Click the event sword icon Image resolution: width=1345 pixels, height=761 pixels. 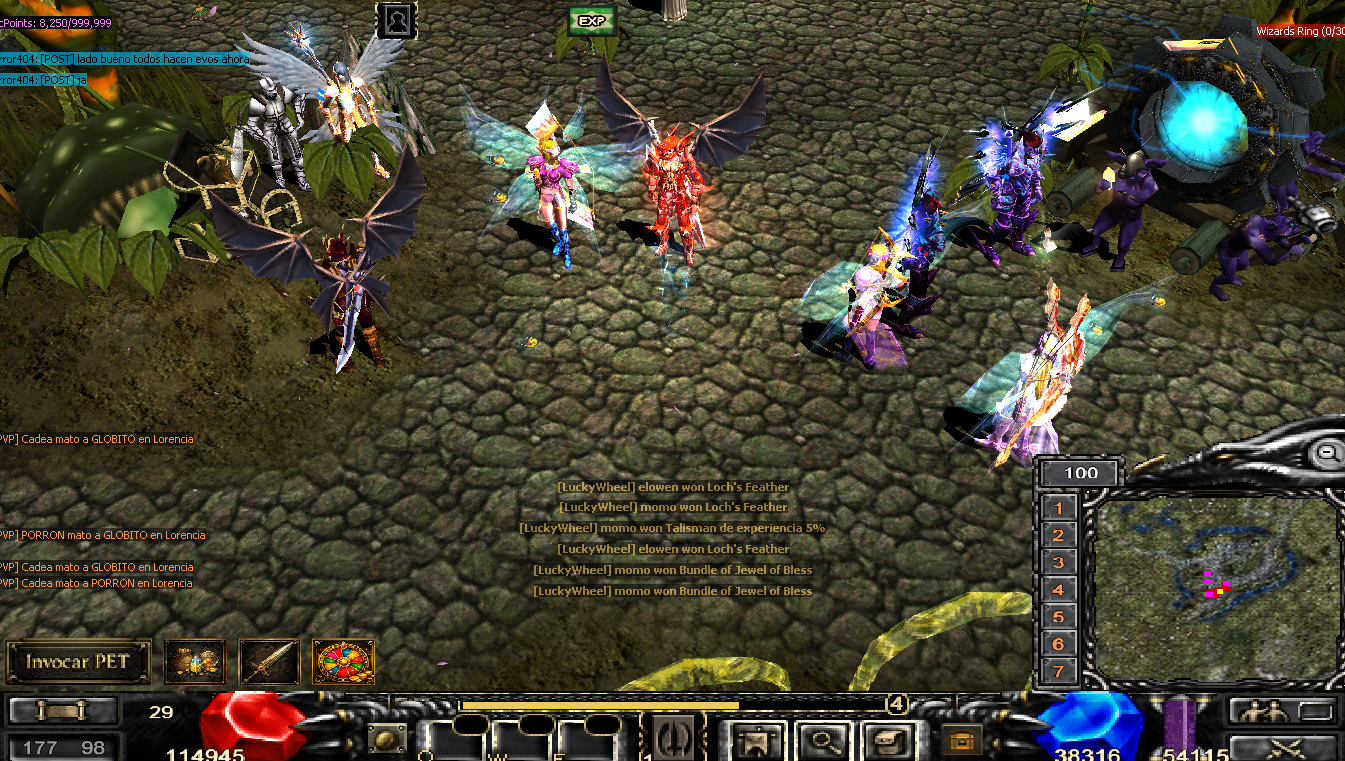click(x=268, y=659)
